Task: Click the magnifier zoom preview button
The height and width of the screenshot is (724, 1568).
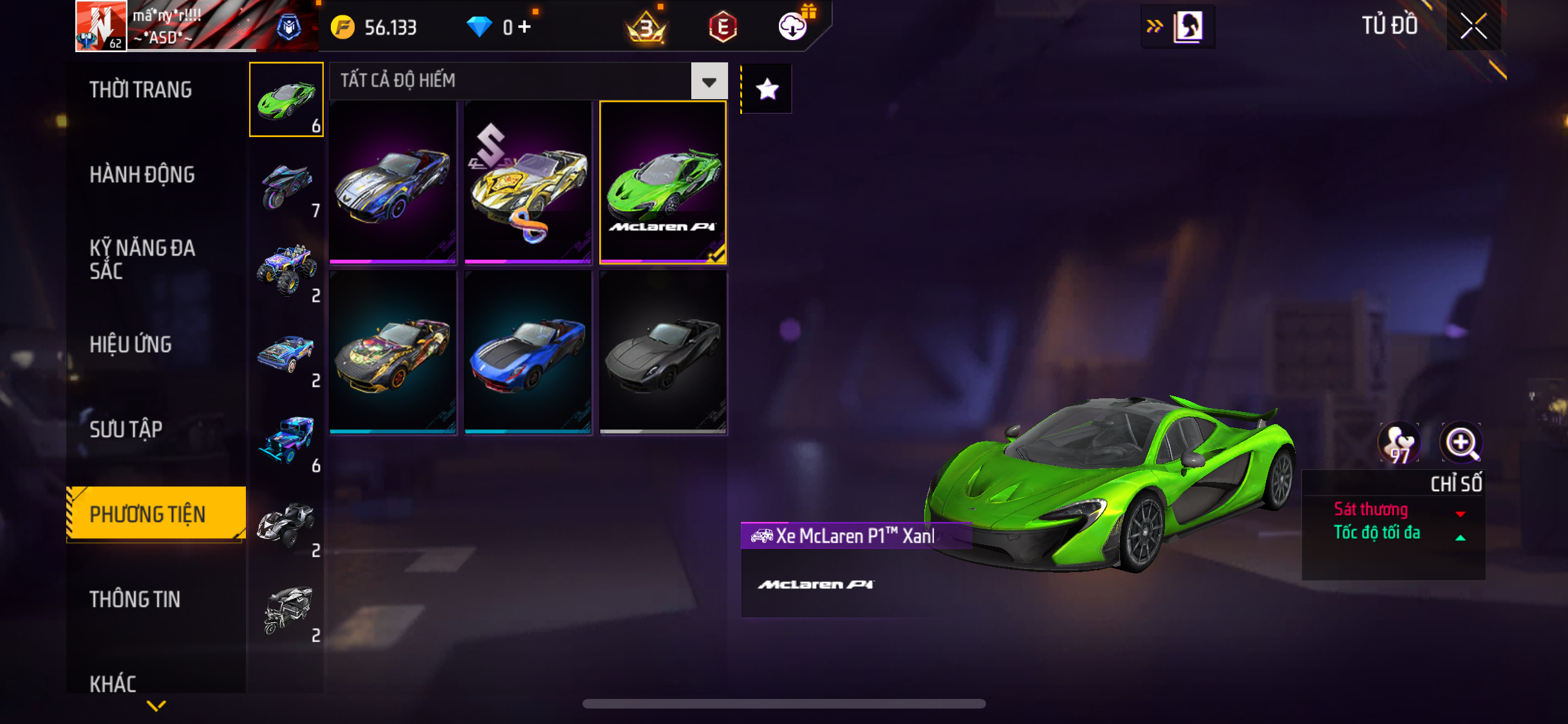Action: [x=1461, y=443]
